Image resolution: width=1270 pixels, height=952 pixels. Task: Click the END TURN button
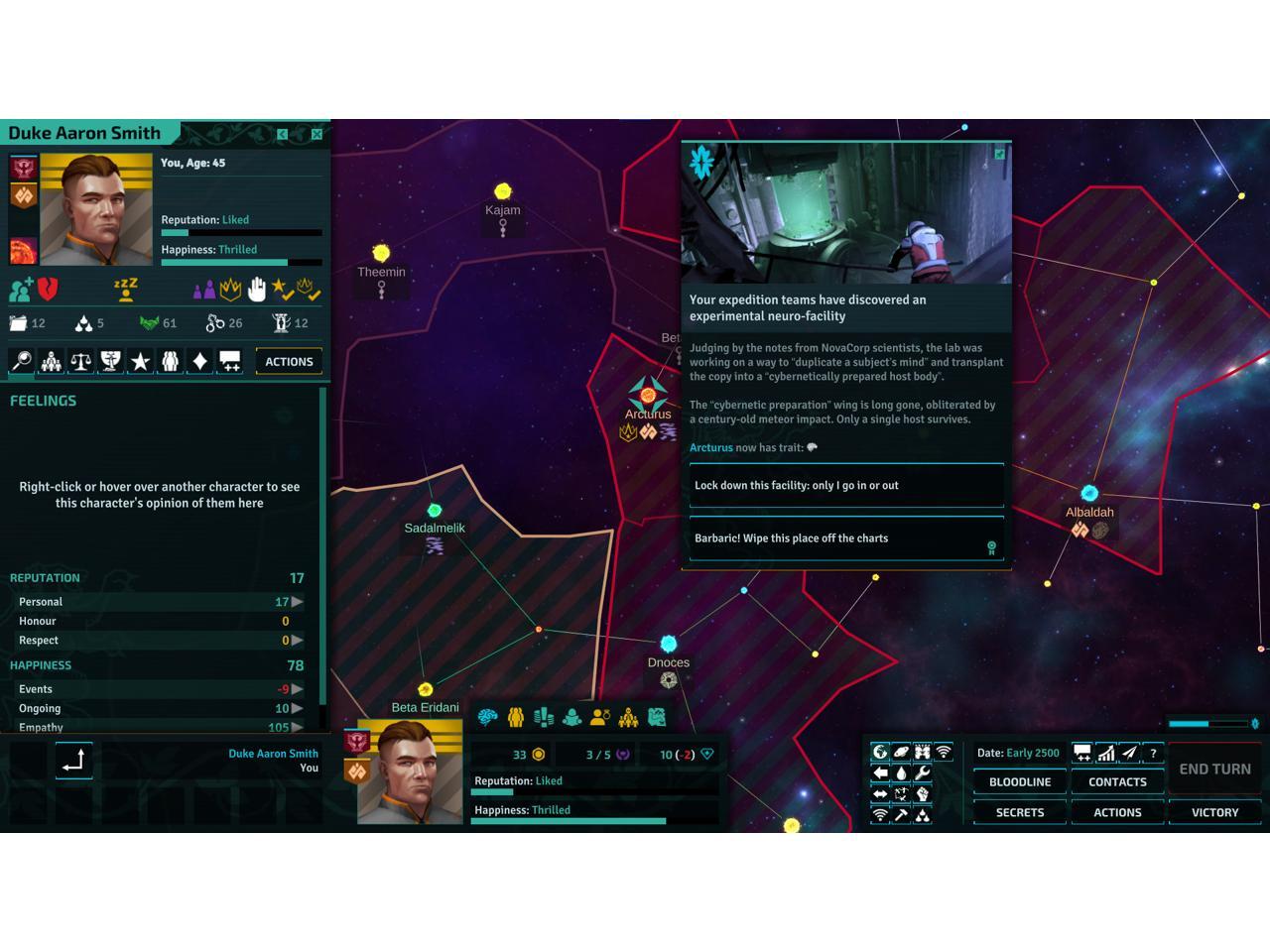(x=1214, y=770)
